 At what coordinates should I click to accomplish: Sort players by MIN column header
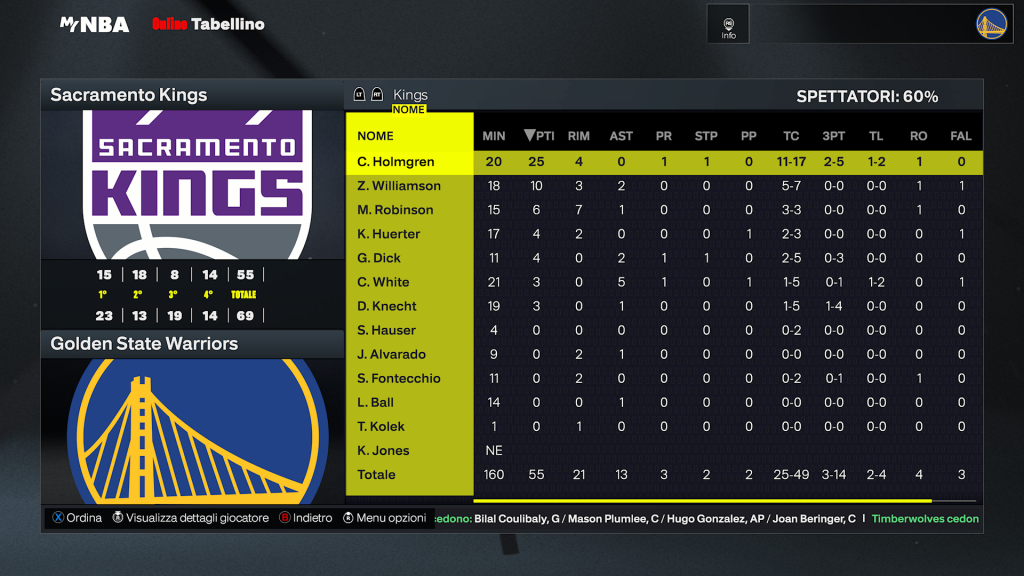(x=494, y=136)
